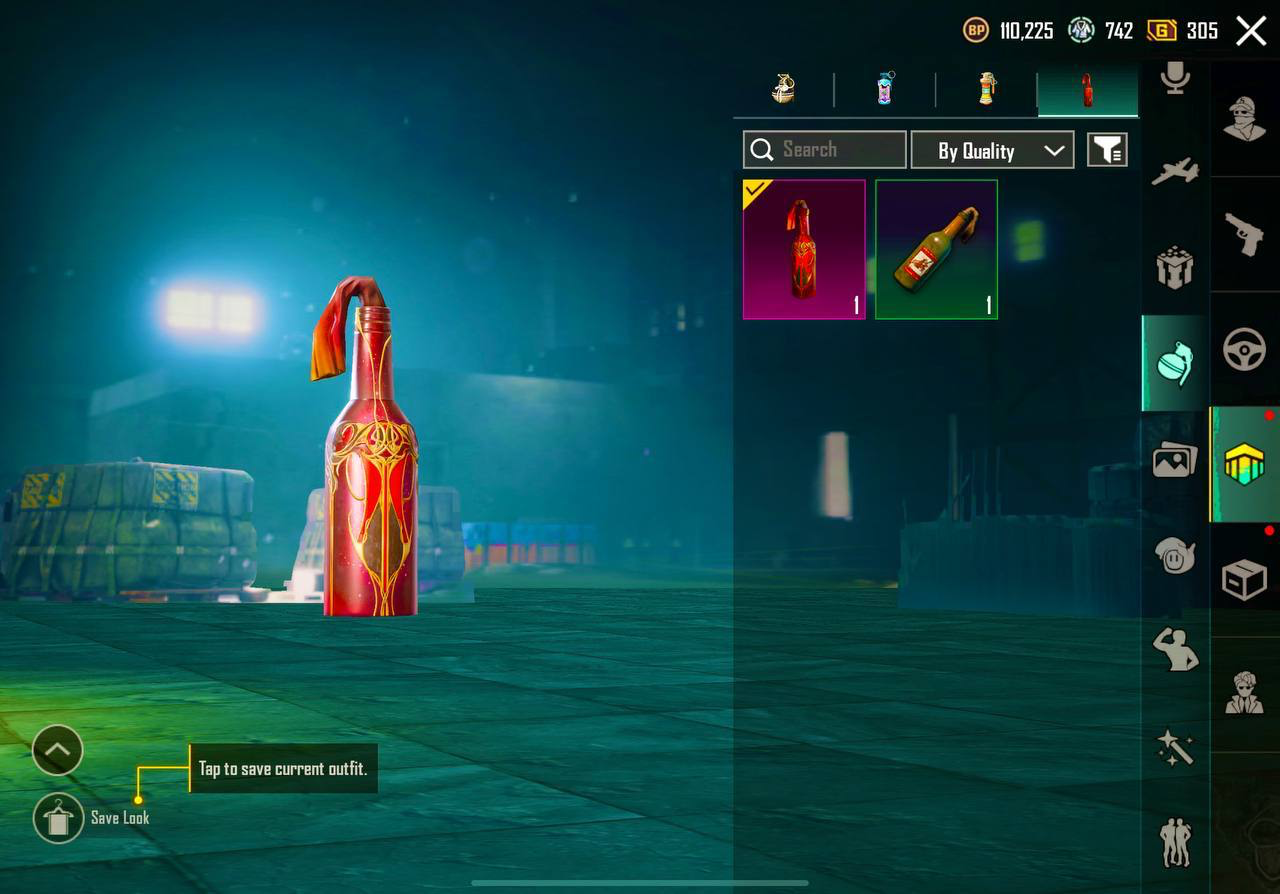
Task: Choose the default green bottle Molotov skin
Action: (x=936, y=249)
